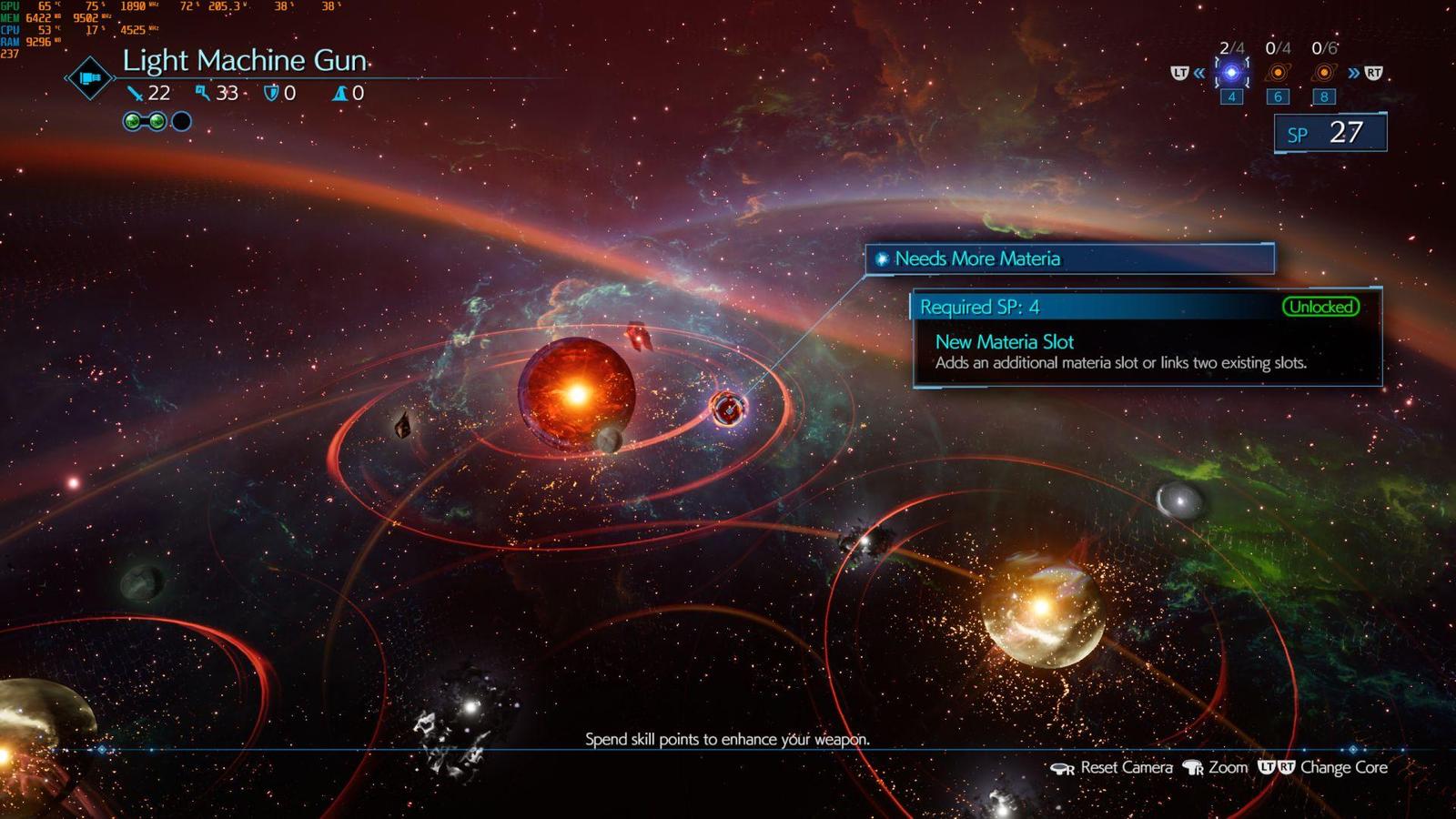Screen dimensions: 1456x819
Task: Click the Light Machine Gun weapon icon
Action: (x=89, y=78)
